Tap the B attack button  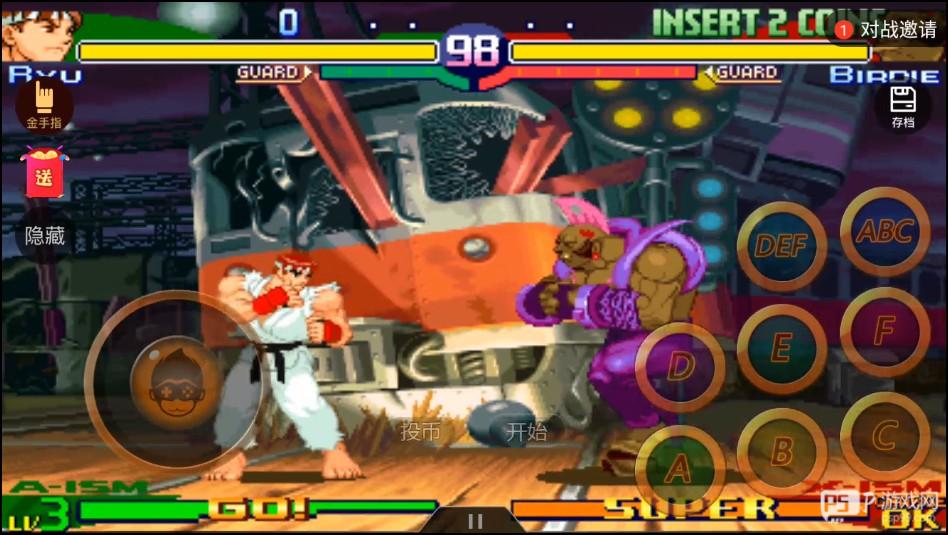782,452
